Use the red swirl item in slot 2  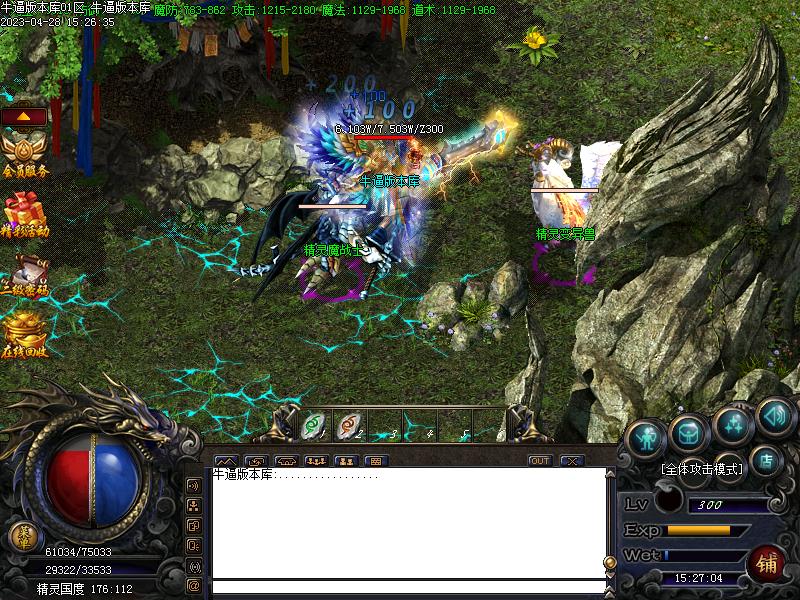pos(349,427)
